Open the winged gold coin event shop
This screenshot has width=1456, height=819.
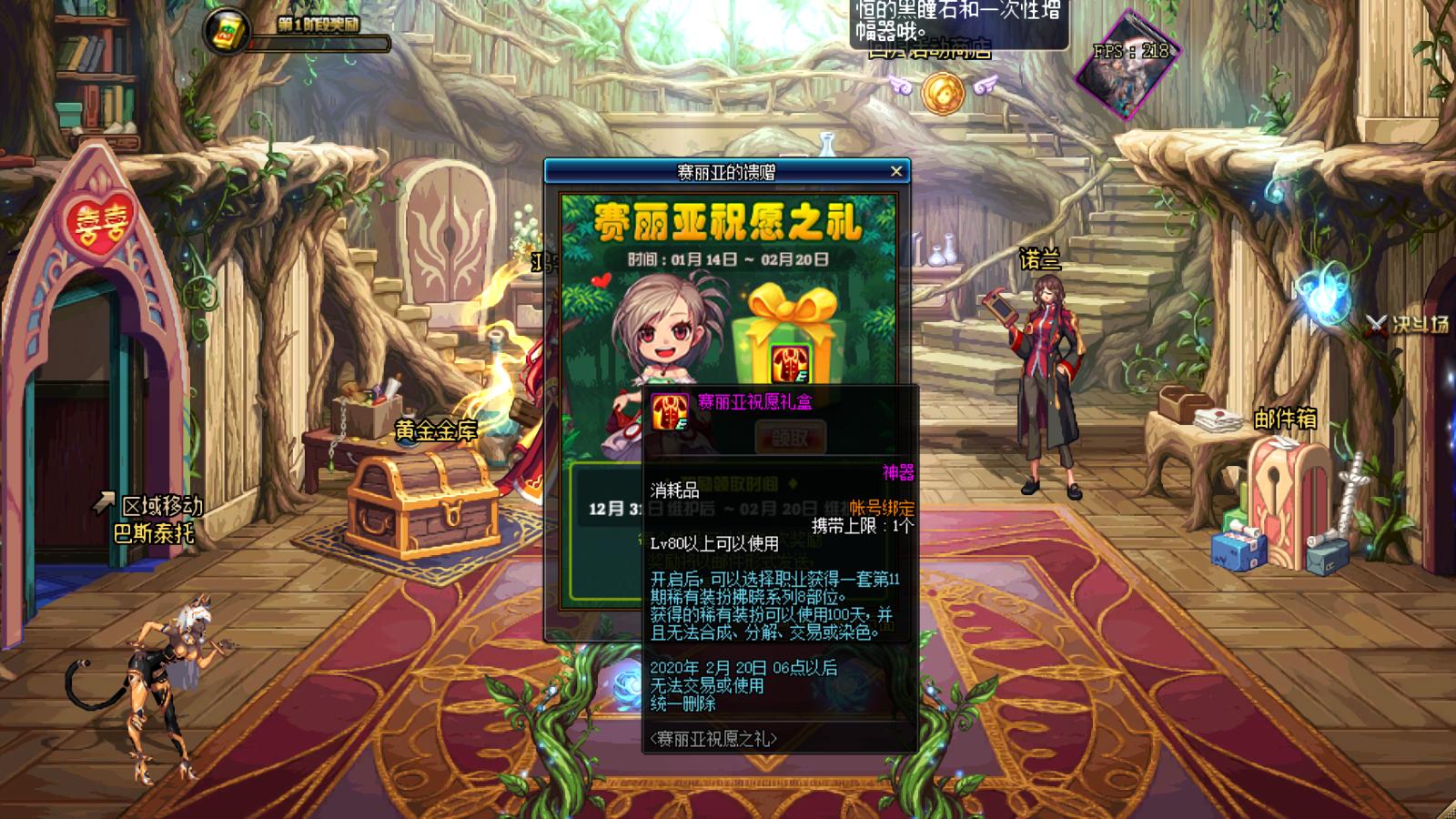click(x=942, y=93)
